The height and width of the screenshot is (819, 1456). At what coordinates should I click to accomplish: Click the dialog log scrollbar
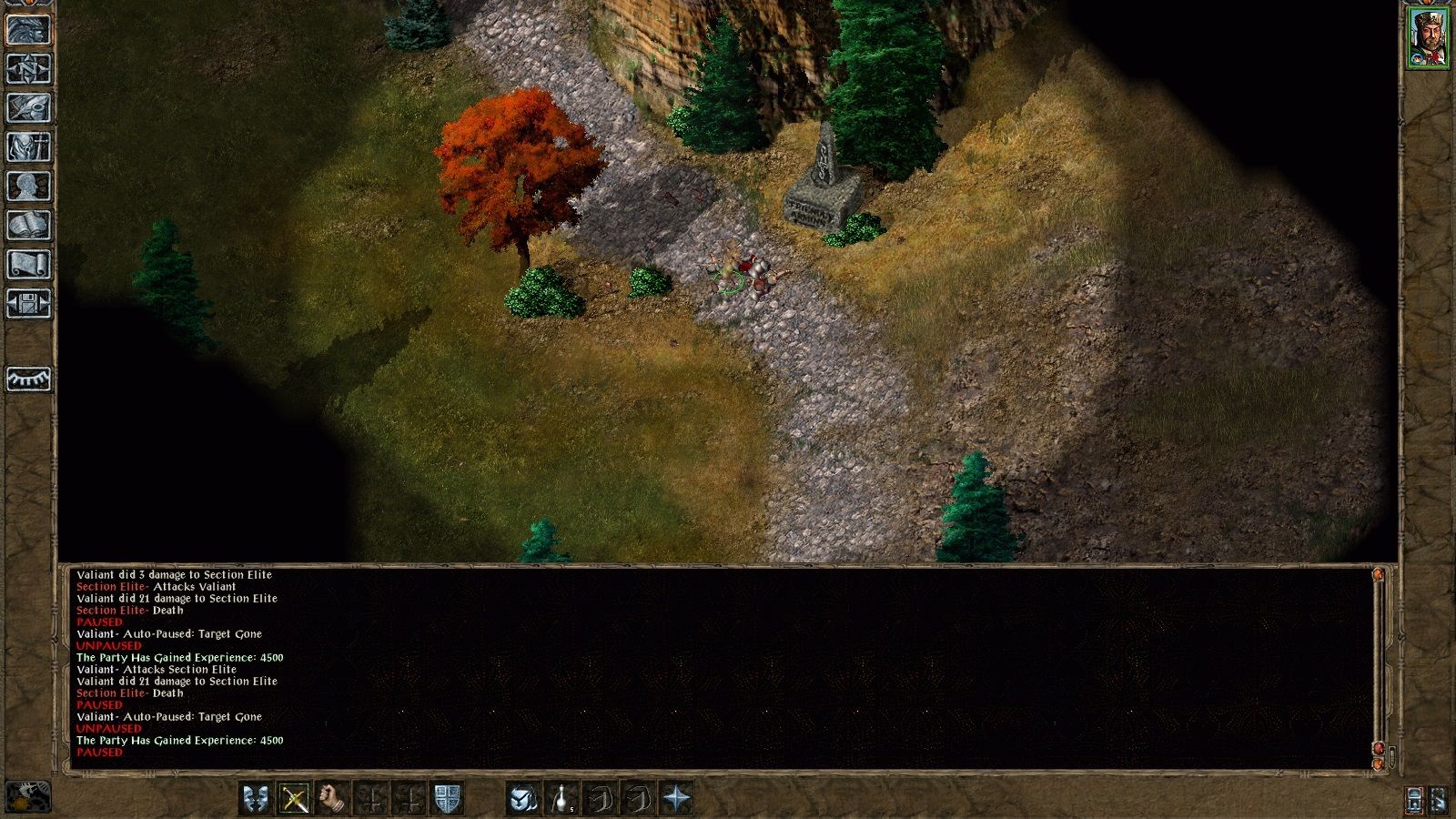[1378, 664]
